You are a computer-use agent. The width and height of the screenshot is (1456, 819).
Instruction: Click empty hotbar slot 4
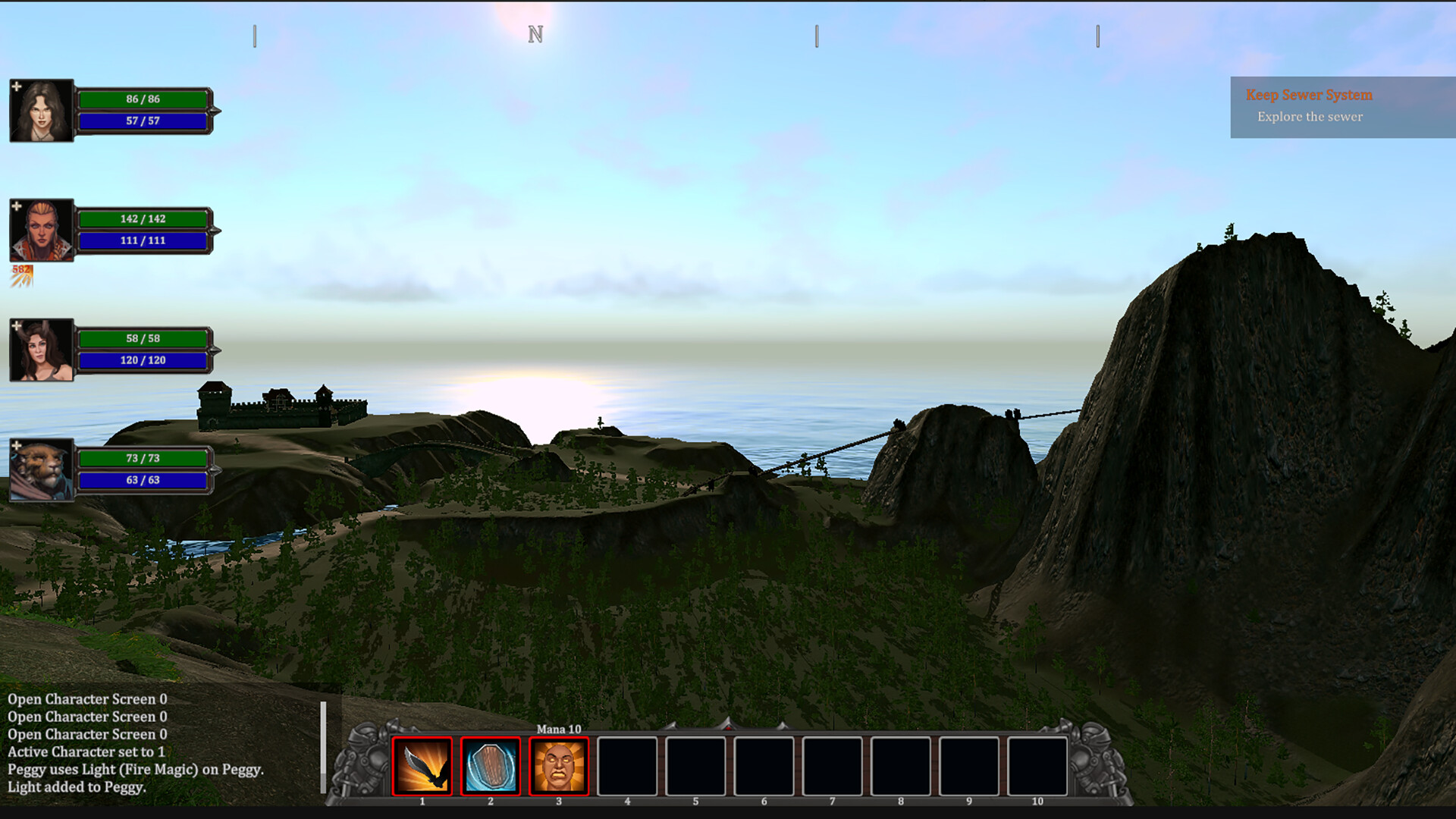point(628,766)
